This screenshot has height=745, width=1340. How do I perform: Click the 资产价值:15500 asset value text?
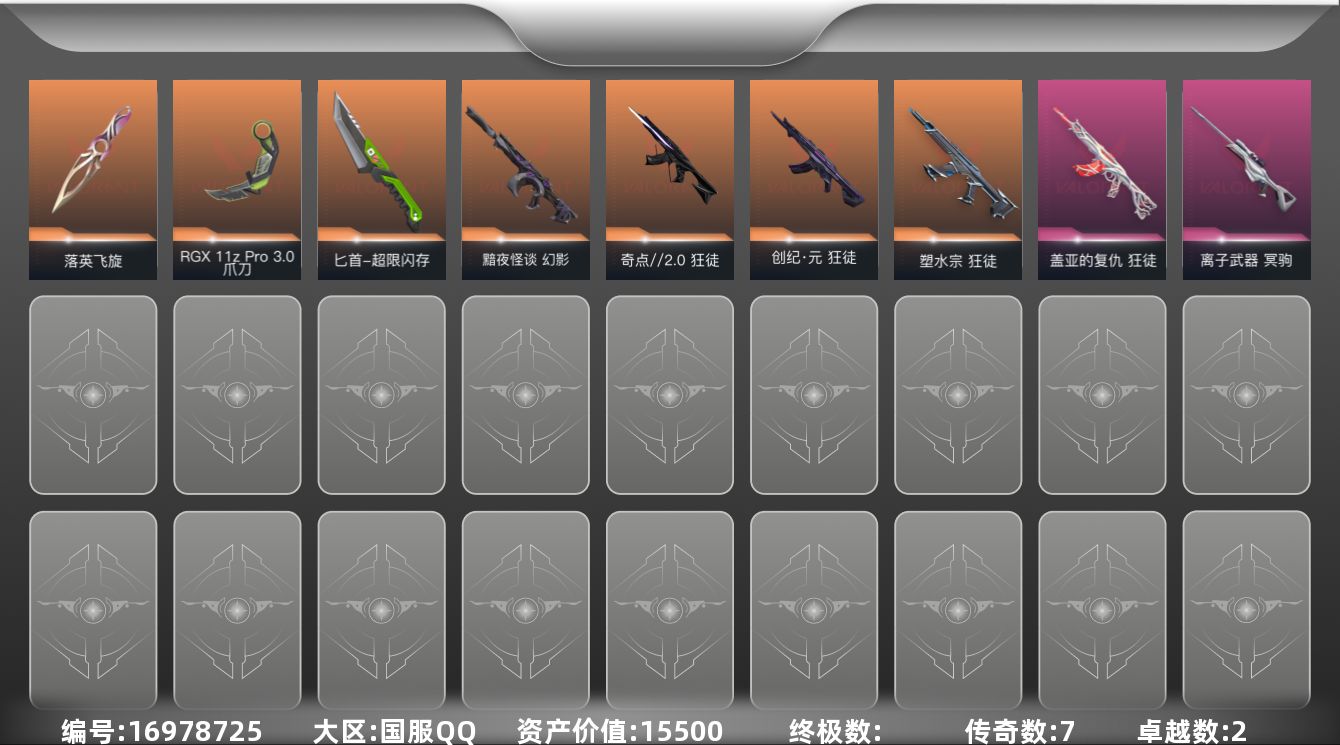[617, 731]
